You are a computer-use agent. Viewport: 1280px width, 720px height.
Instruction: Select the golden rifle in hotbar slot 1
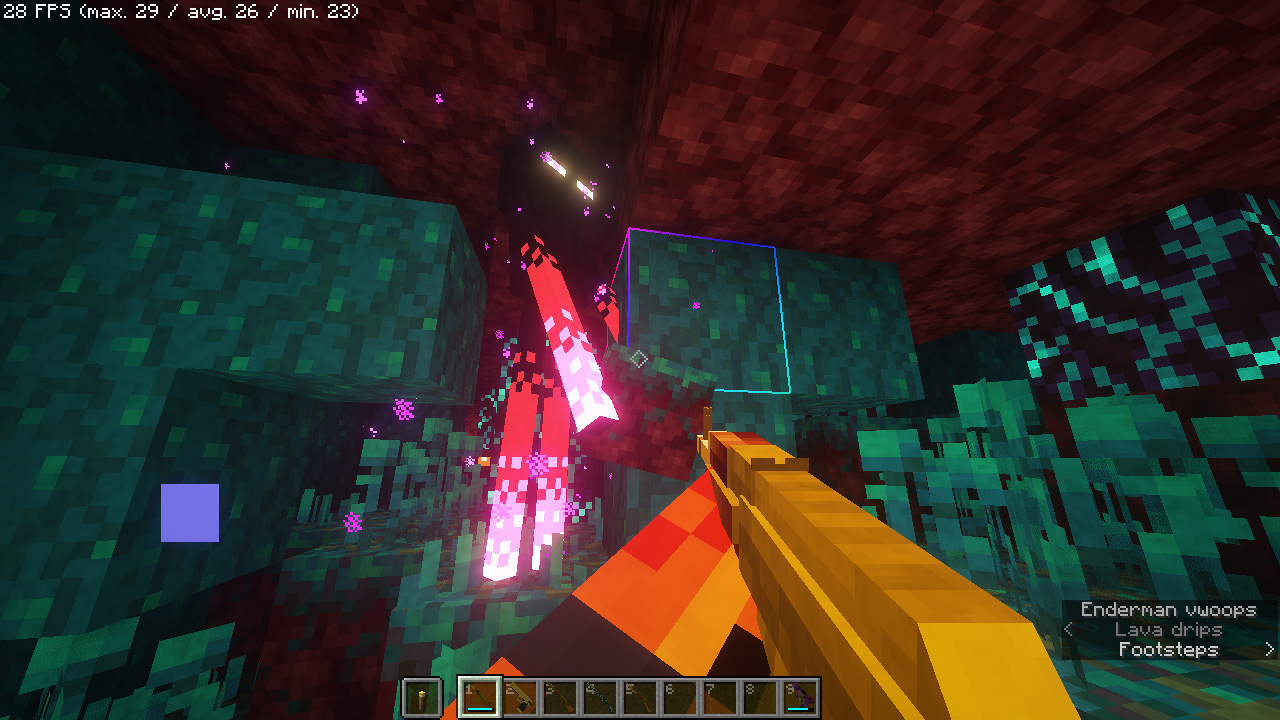479,697
